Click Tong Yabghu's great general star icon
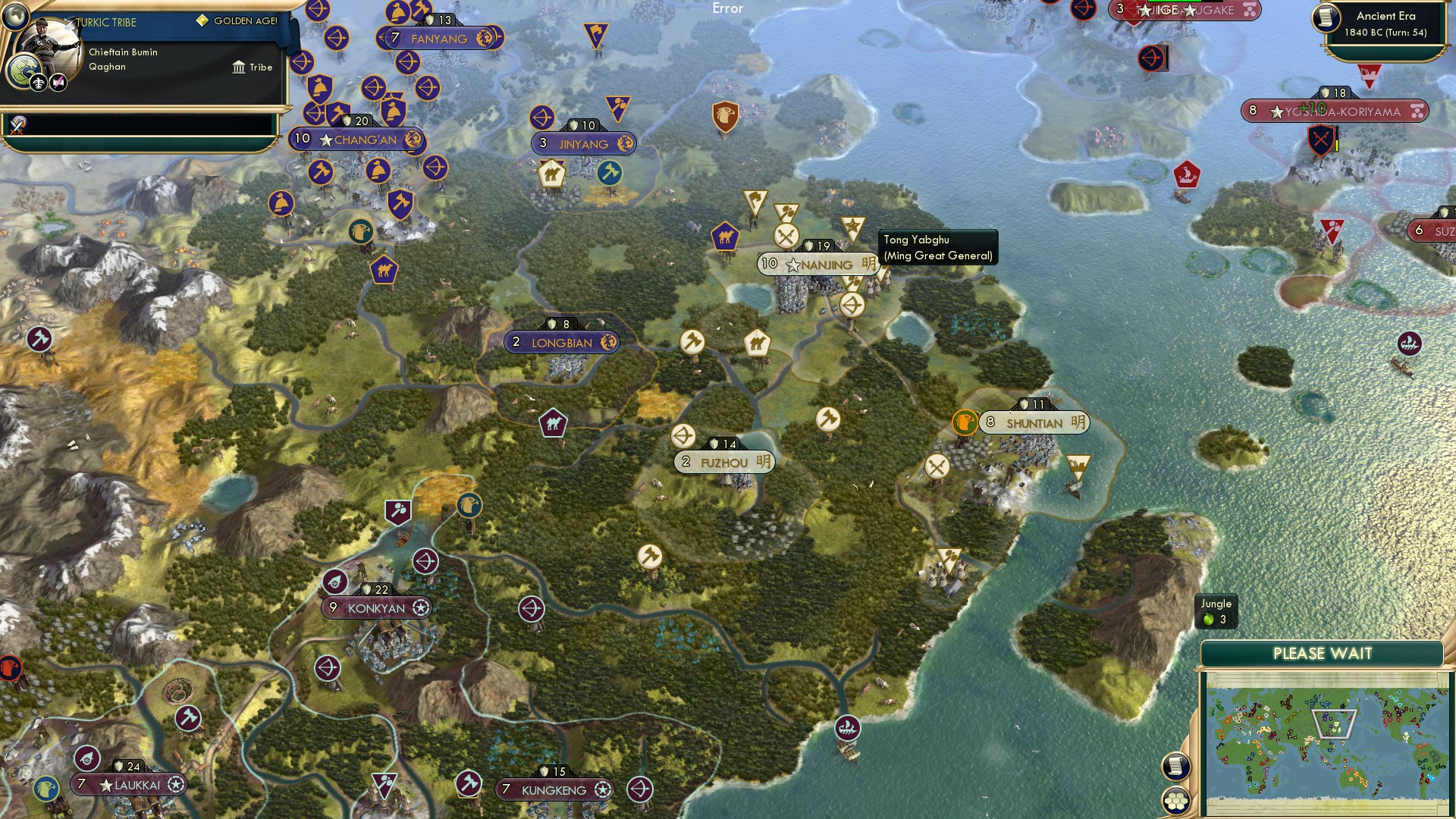Screen dimensions: 1456x819 click(x=852, y=225)
